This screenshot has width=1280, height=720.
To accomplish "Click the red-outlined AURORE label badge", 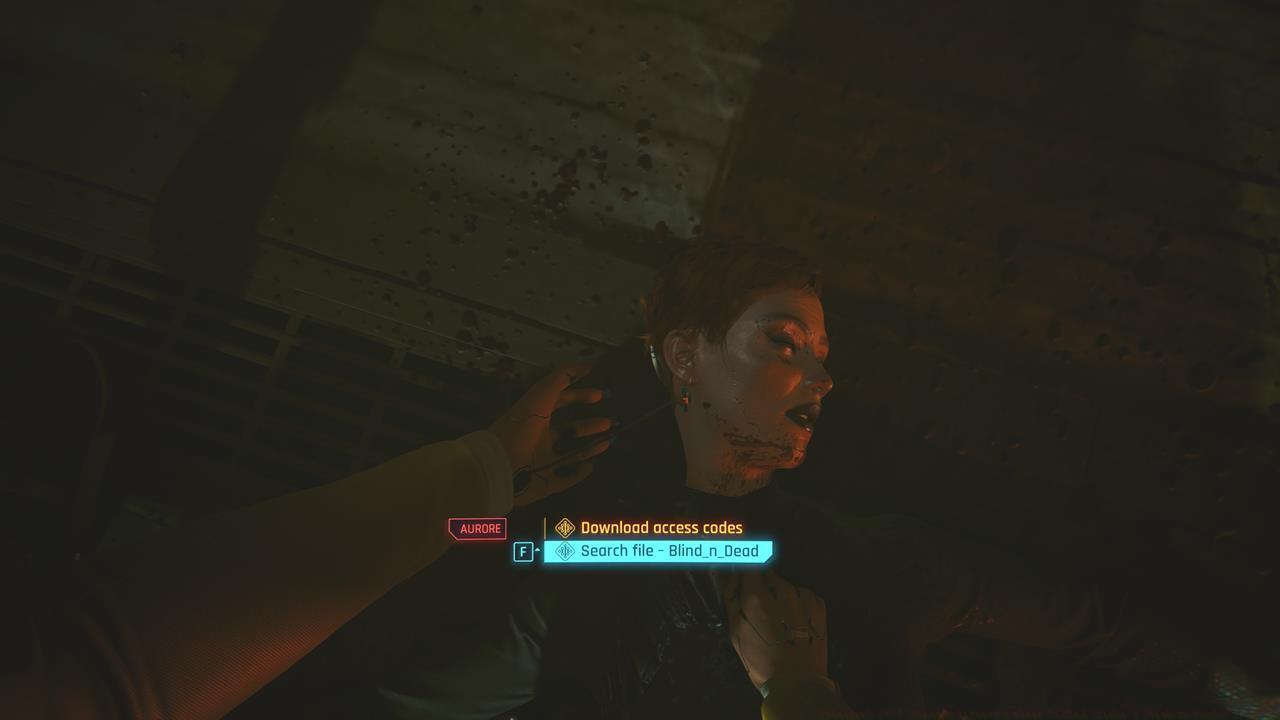I will pos(480,528).
